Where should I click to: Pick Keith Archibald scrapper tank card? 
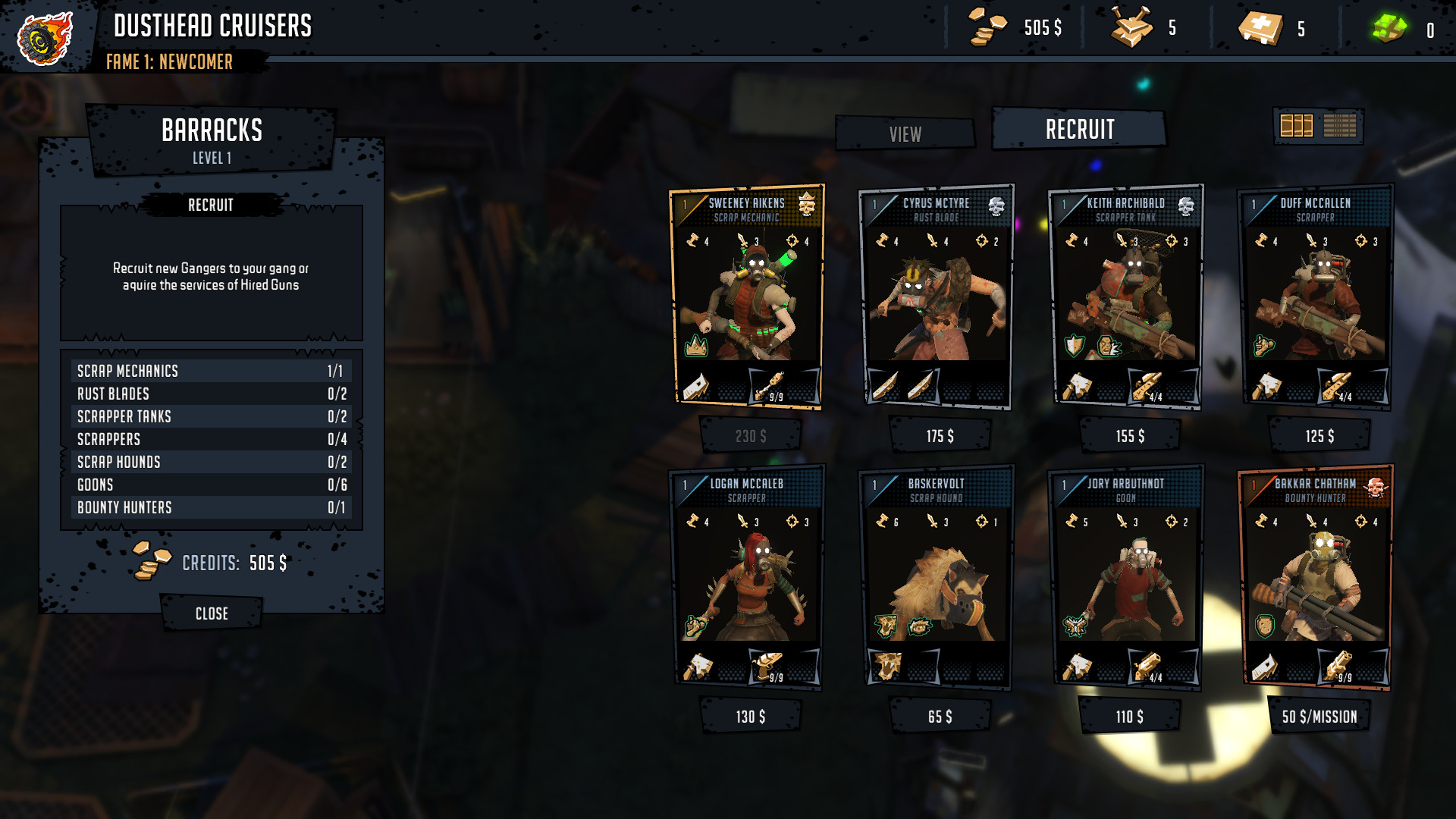(1126, 297)
